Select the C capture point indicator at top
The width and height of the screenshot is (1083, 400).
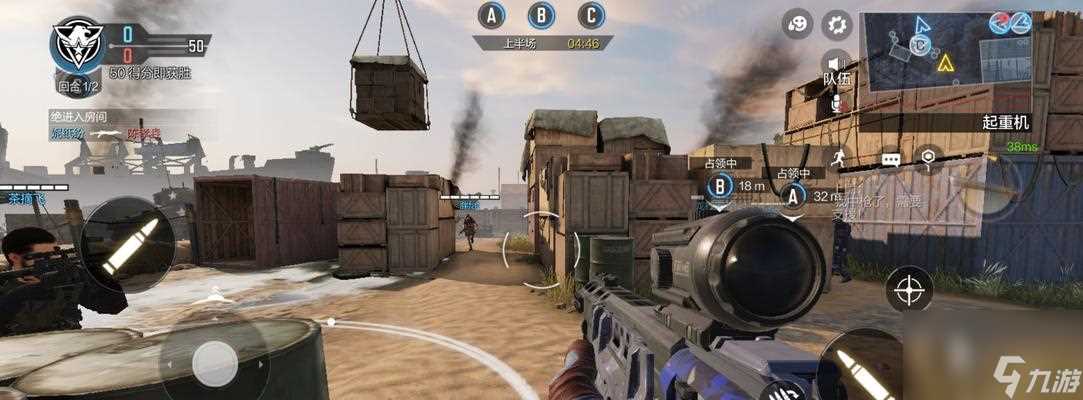click(x=592, y=15)
